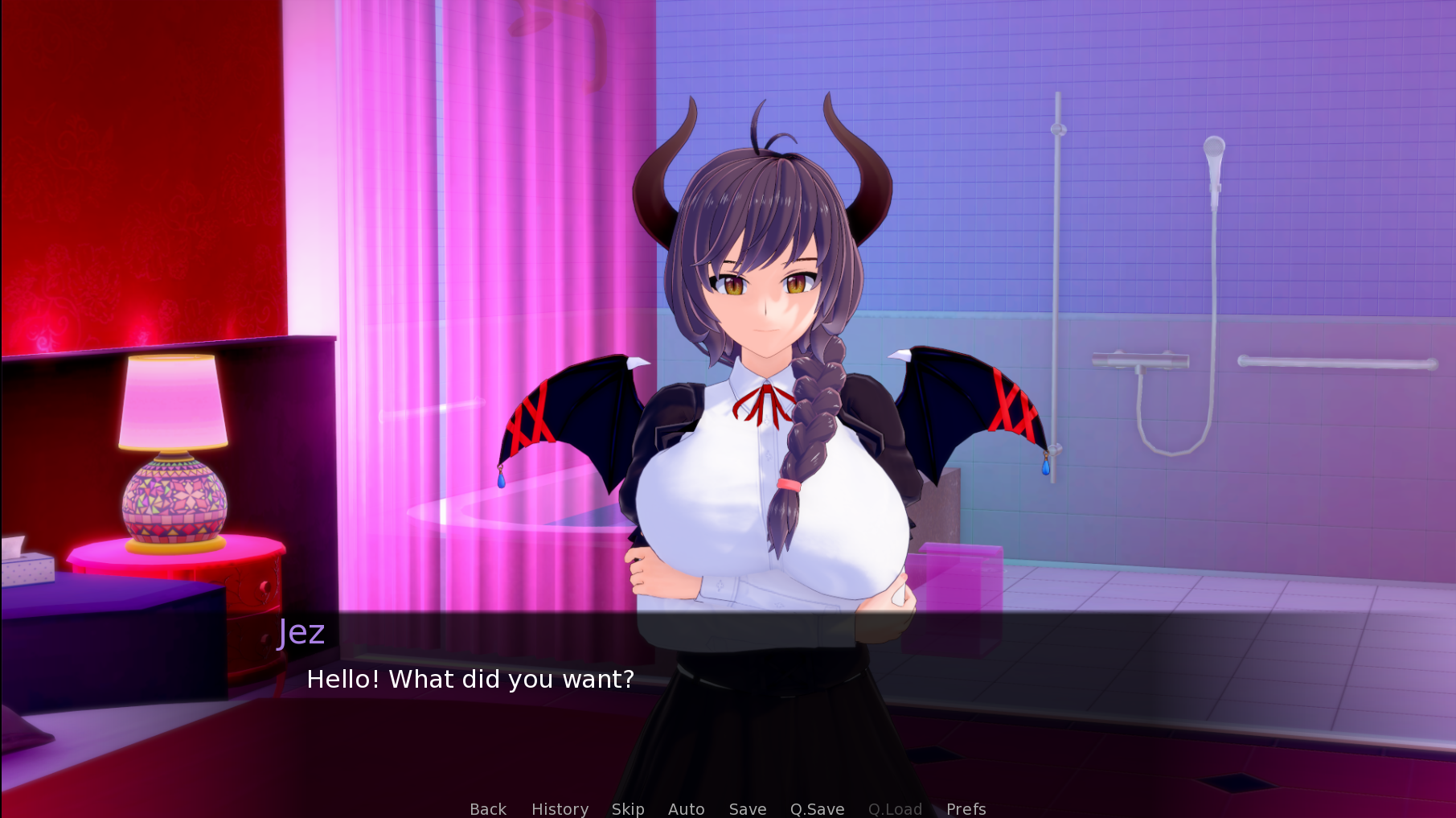Viewport: 1456px width, 818px height.
Task: Quick save with Q.Save
Action: (817, 808)
